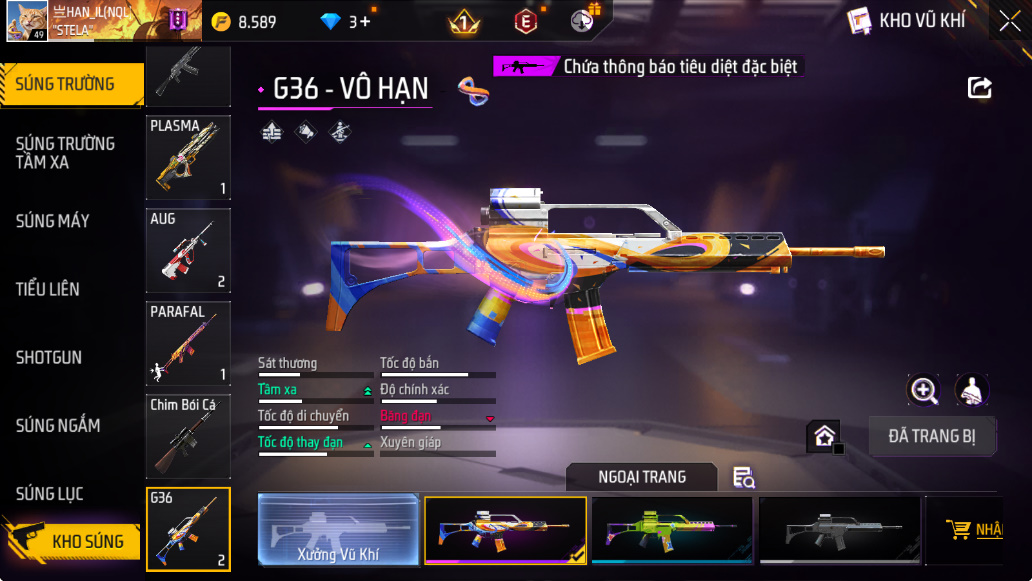Viewport: 1032px width, 581px height.
Task: Close the weapon vault screen
Action: click(1009, 21)
